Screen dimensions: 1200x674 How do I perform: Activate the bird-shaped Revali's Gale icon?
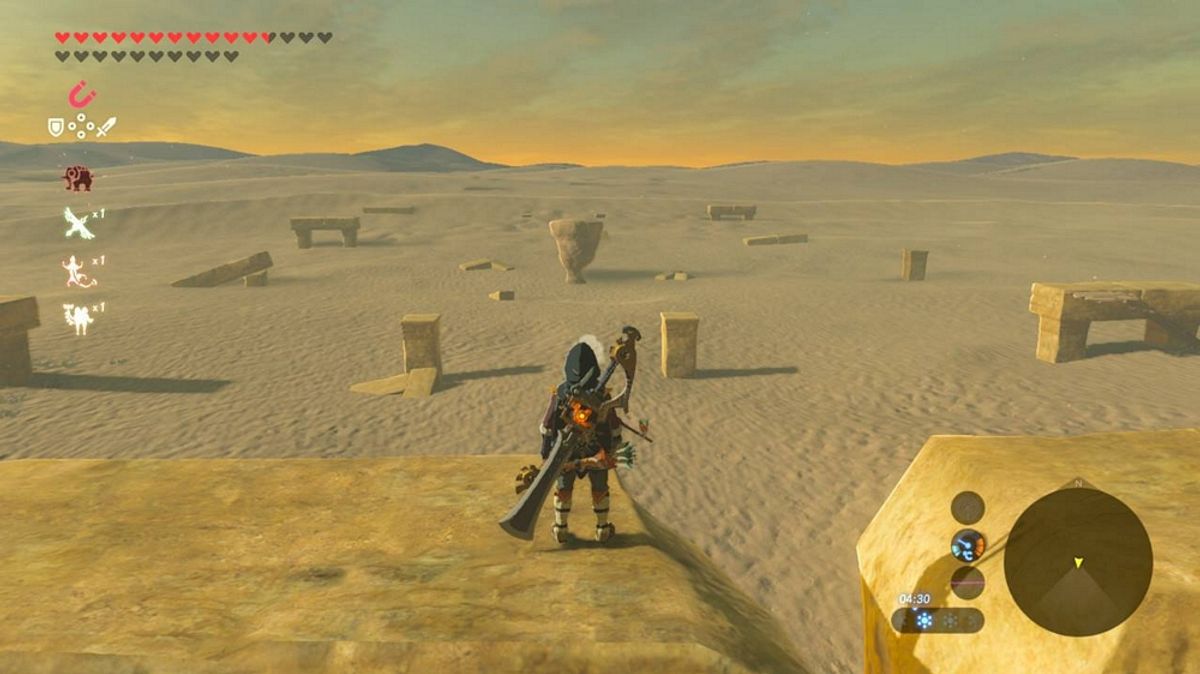click(79, 223)
